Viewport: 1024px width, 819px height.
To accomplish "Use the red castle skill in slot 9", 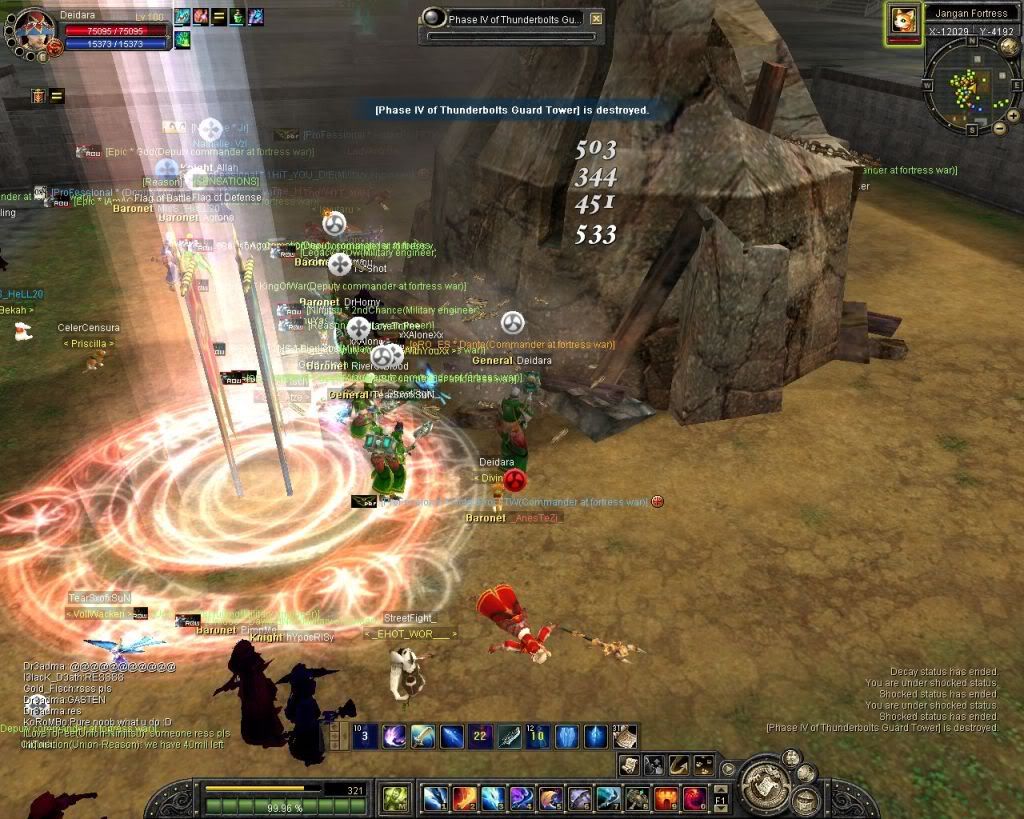I will [665, 798].
